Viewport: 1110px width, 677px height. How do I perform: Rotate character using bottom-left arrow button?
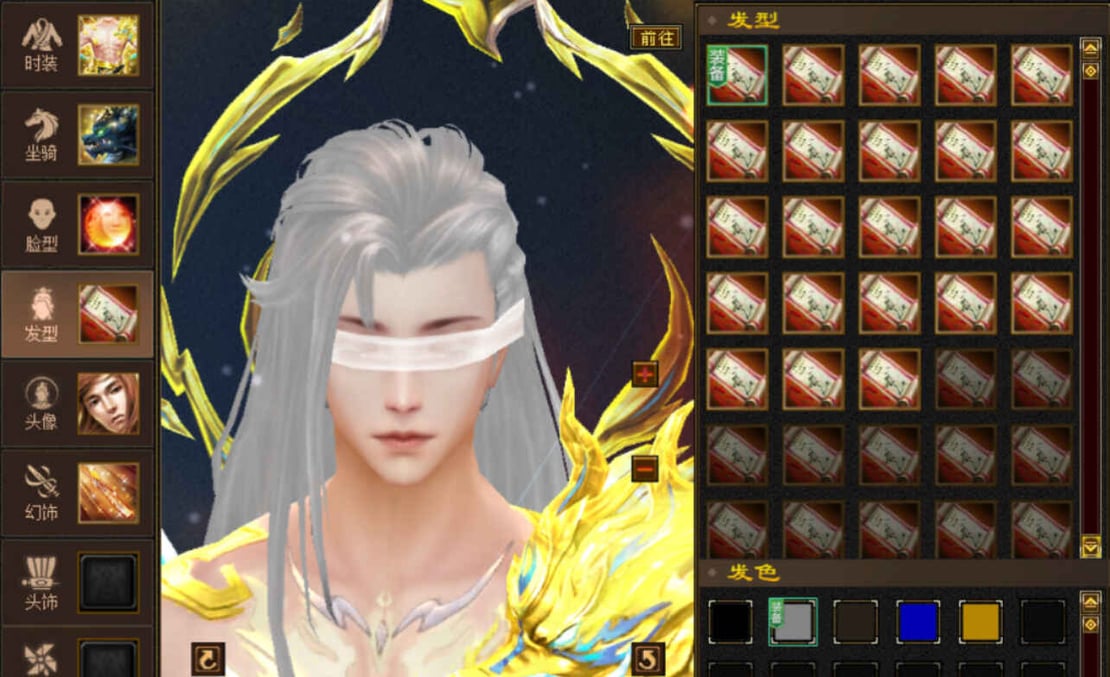208,658
